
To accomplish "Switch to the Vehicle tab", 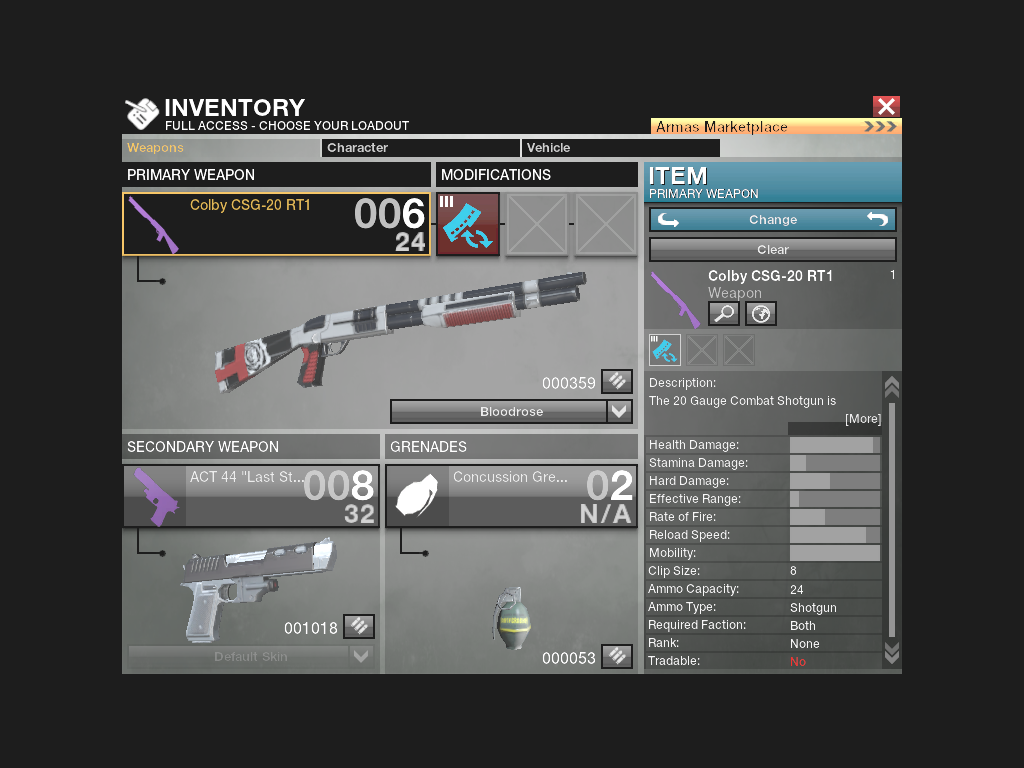I will (620, 148).
